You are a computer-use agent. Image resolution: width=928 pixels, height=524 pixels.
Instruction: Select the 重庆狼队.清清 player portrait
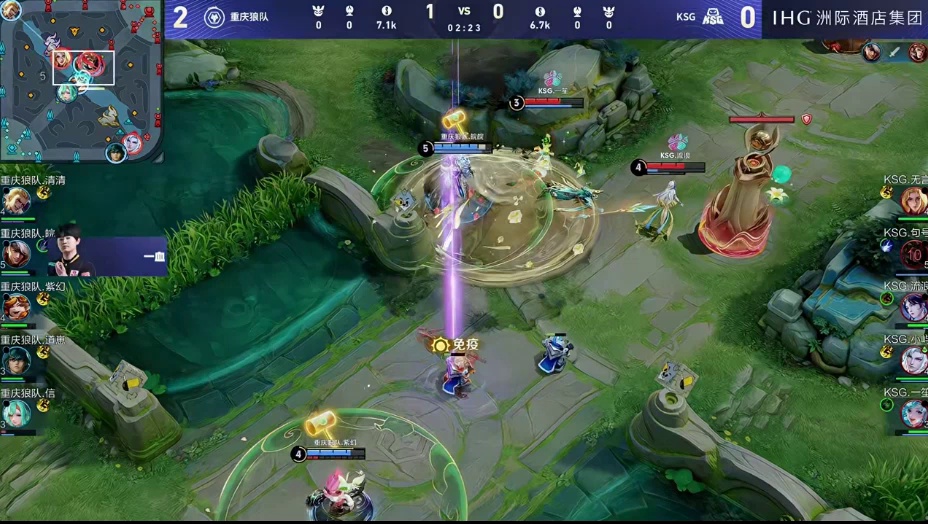click(x=16, y=202)
